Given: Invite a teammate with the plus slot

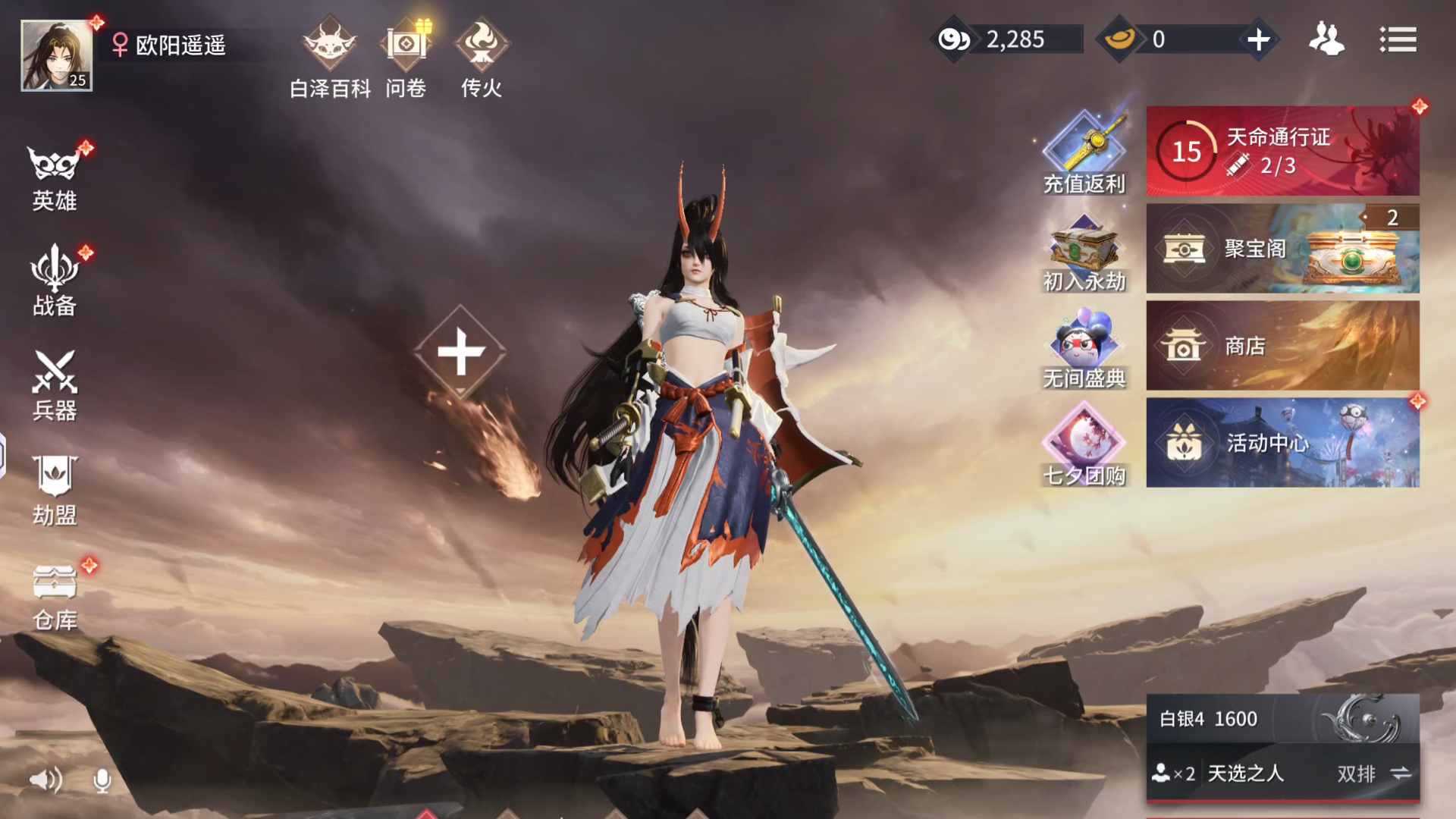Looking at the screenshot, I should point(460,353).
